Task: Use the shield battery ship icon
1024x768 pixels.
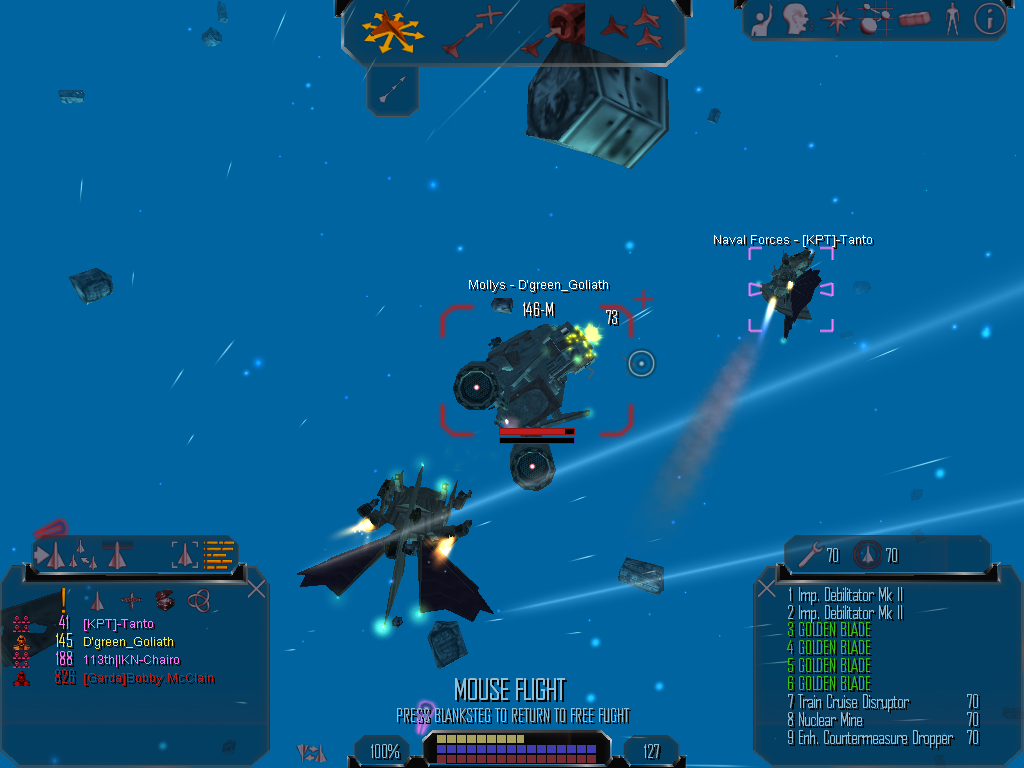Action: (866, 555)
